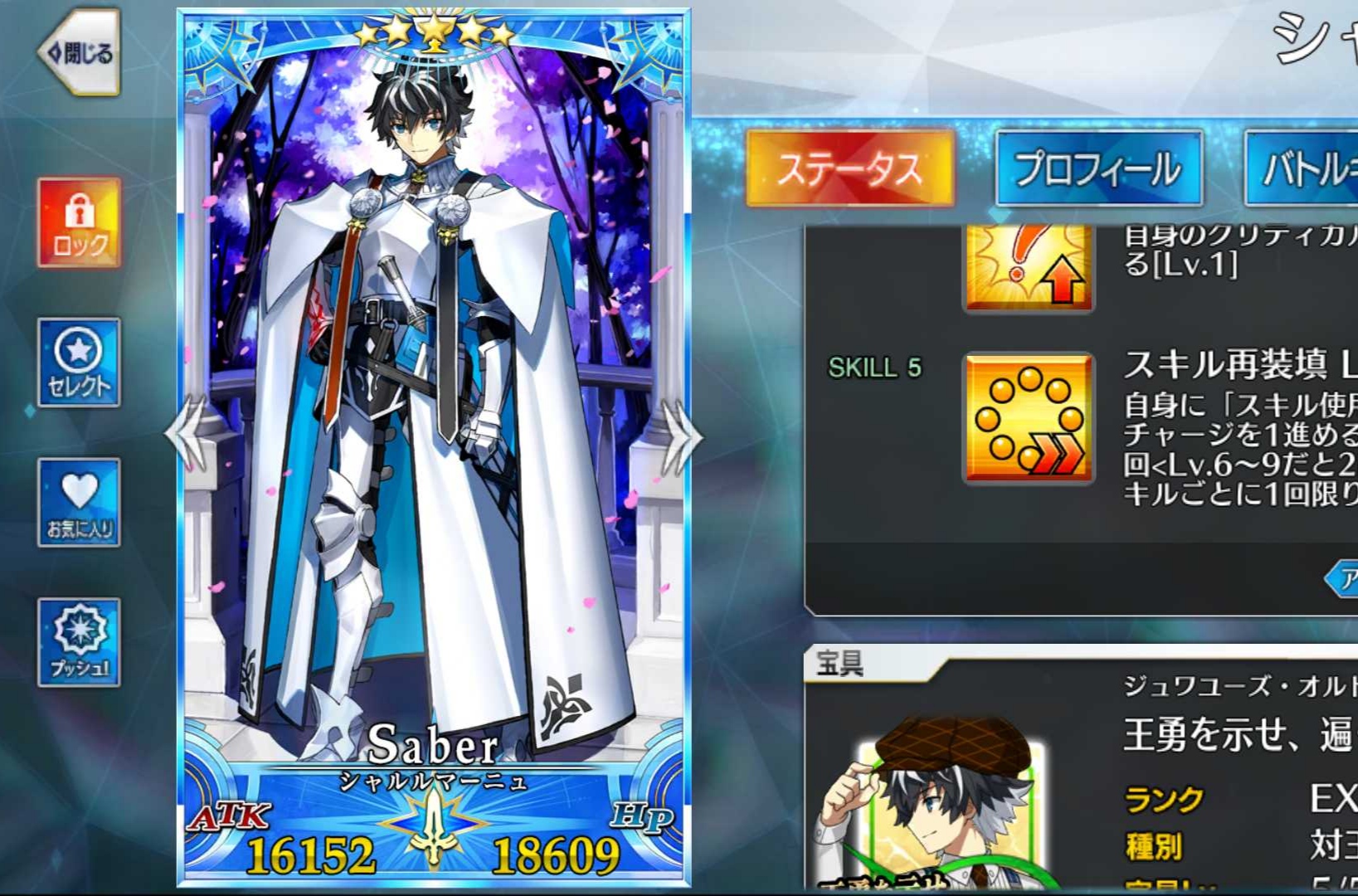
Task: Activate the Push button
Action: pos(80,642)
